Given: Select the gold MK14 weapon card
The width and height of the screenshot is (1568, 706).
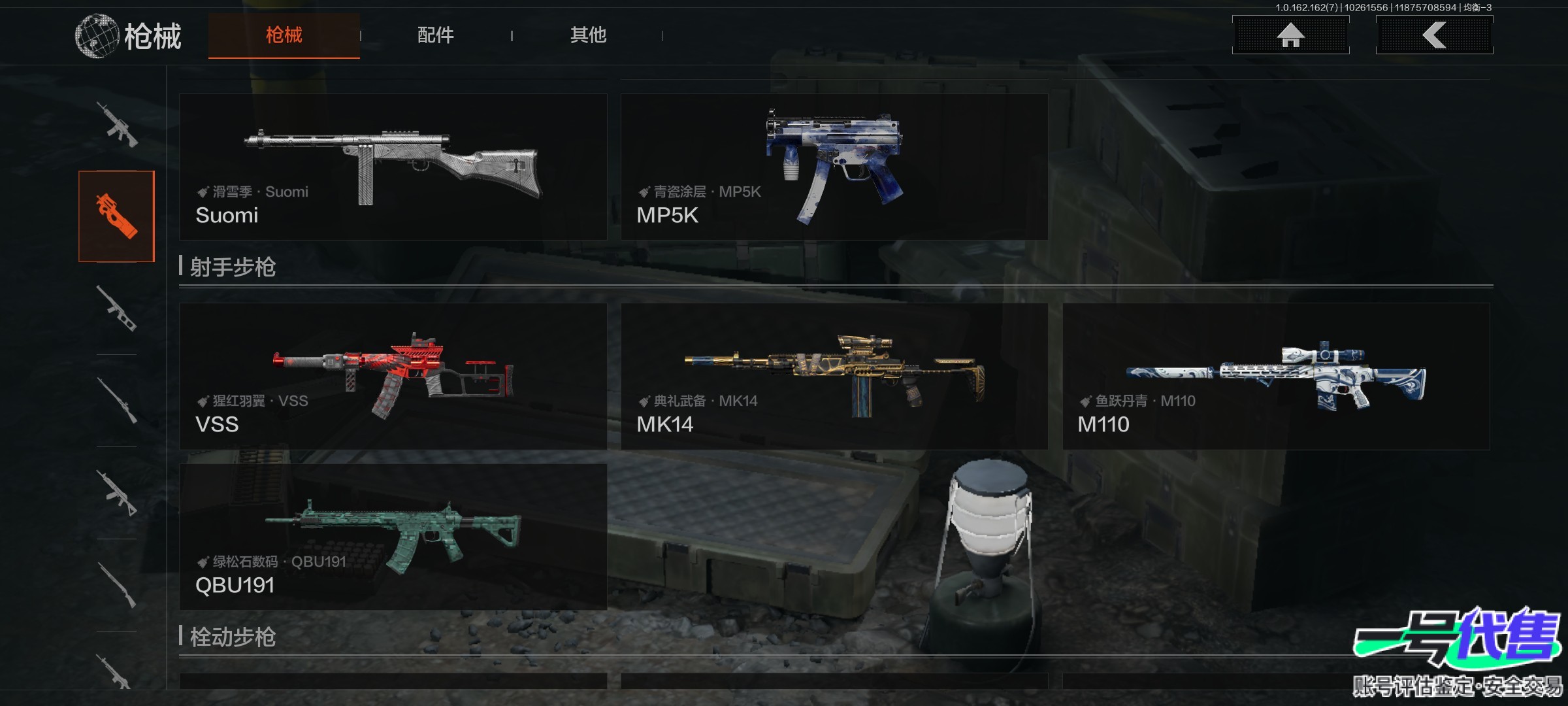Looking at the screenshot, I should (x=834, y=376).
